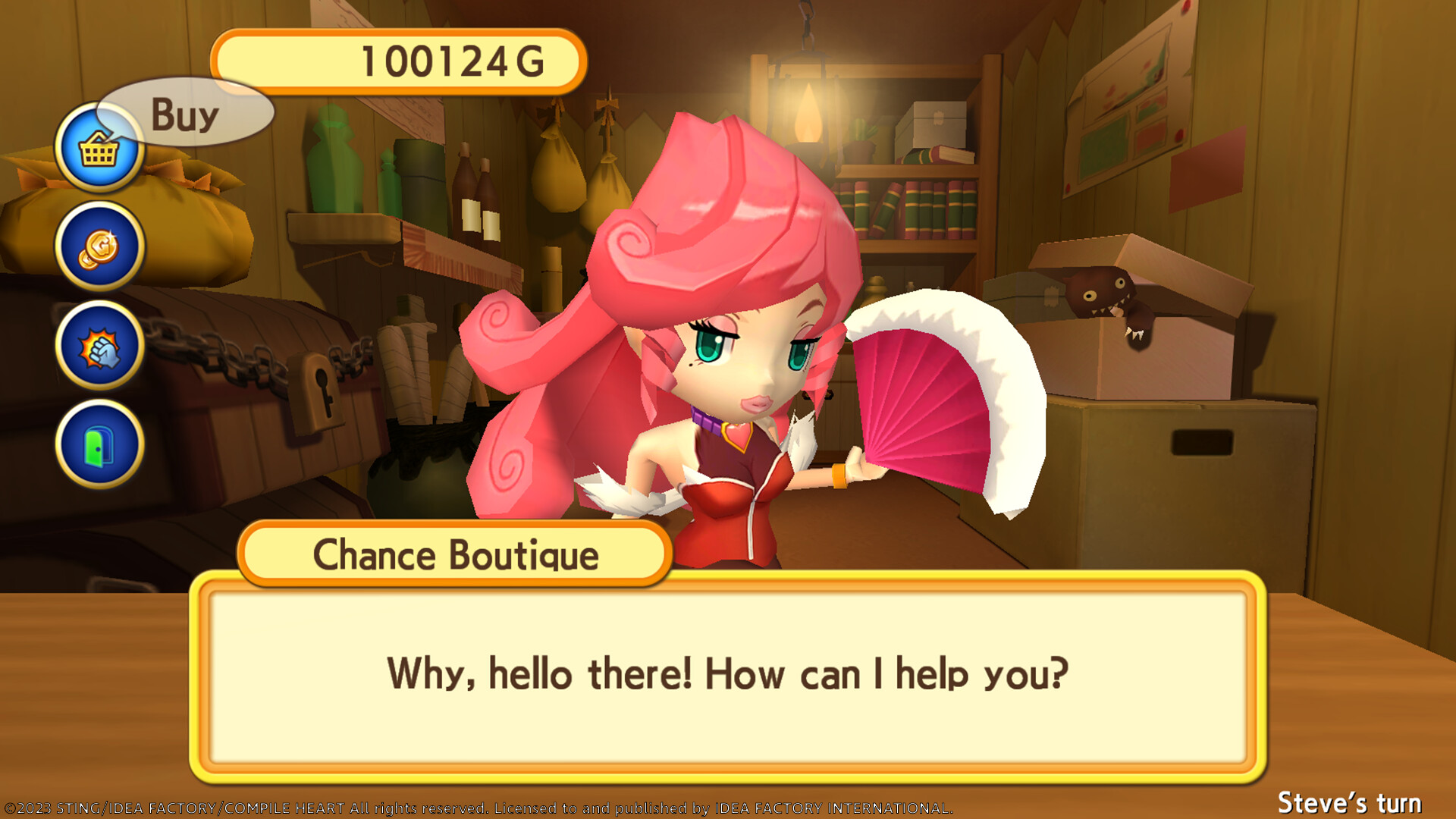Select the topmost blue circular menu icon
1456x819 pixels.
[x=98, y=149]
